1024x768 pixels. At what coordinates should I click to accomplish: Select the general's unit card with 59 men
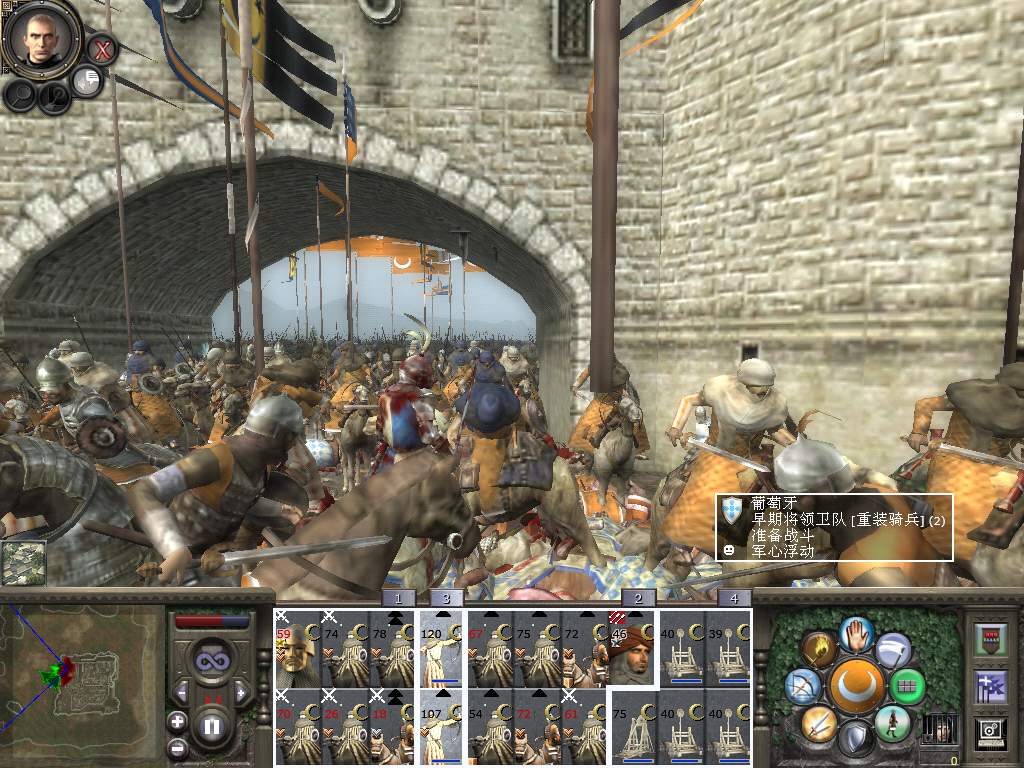click(294, 648)
